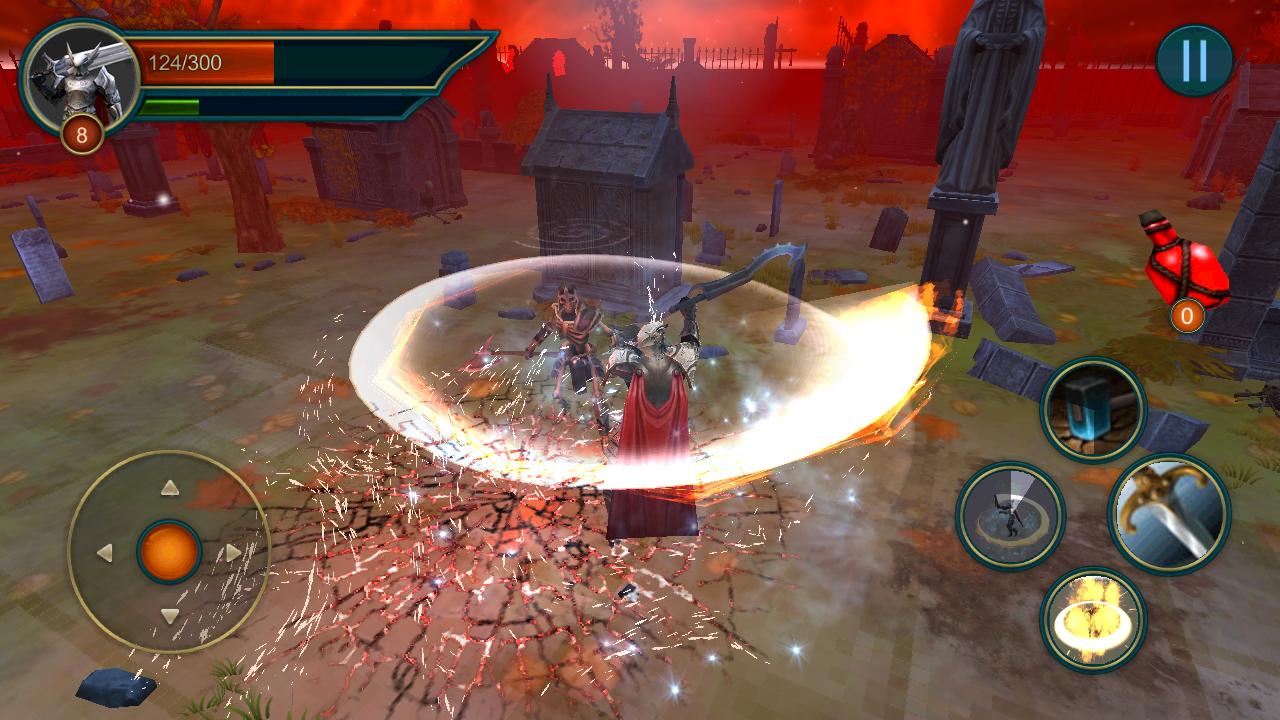Viewport: 1280px width, 720px height.
Task: Open the hero level 8 badge
Action: point(82,131)
